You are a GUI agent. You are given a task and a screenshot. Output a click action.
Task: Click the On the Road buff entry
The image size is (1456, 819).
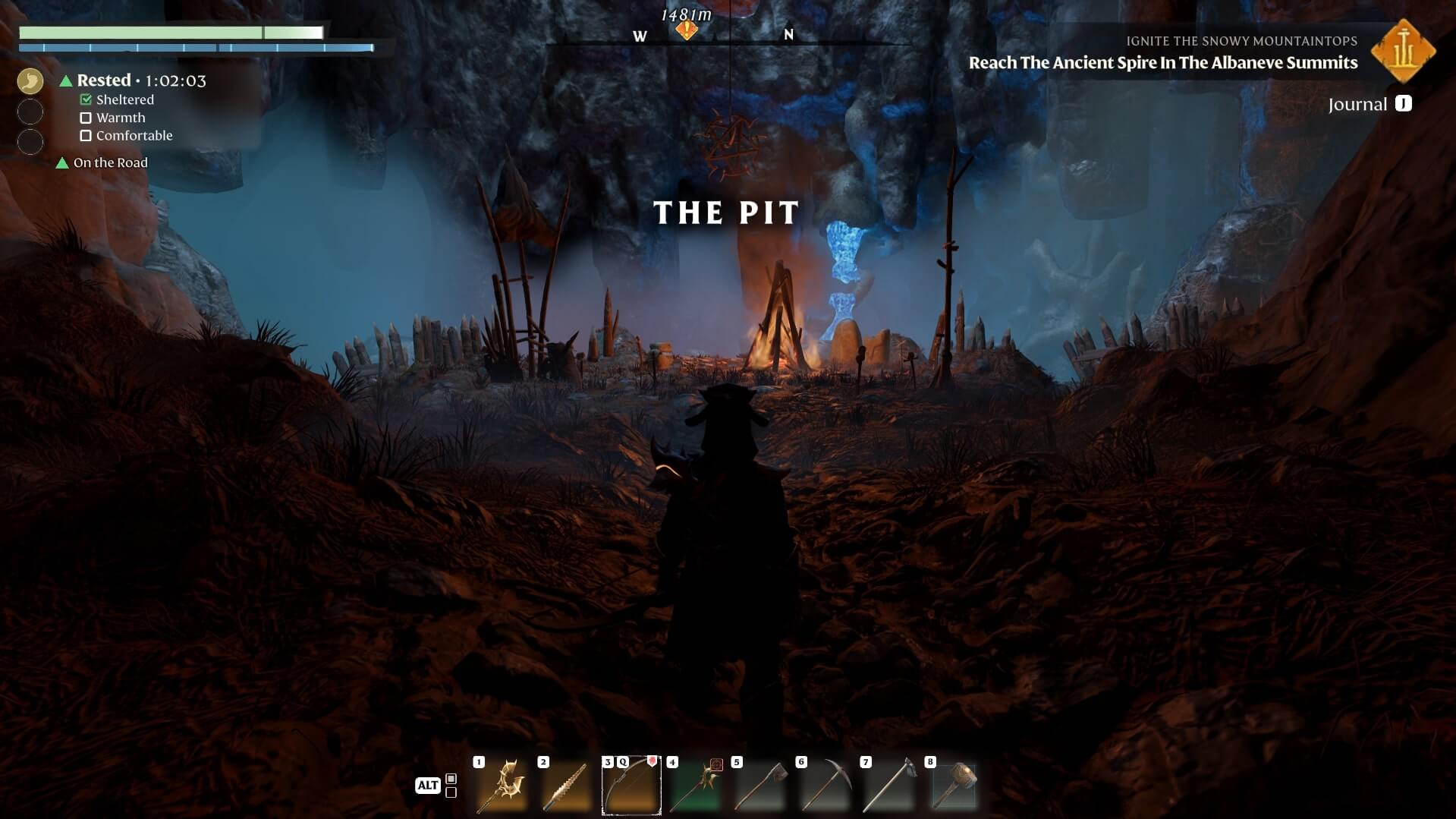click(110, 162)
